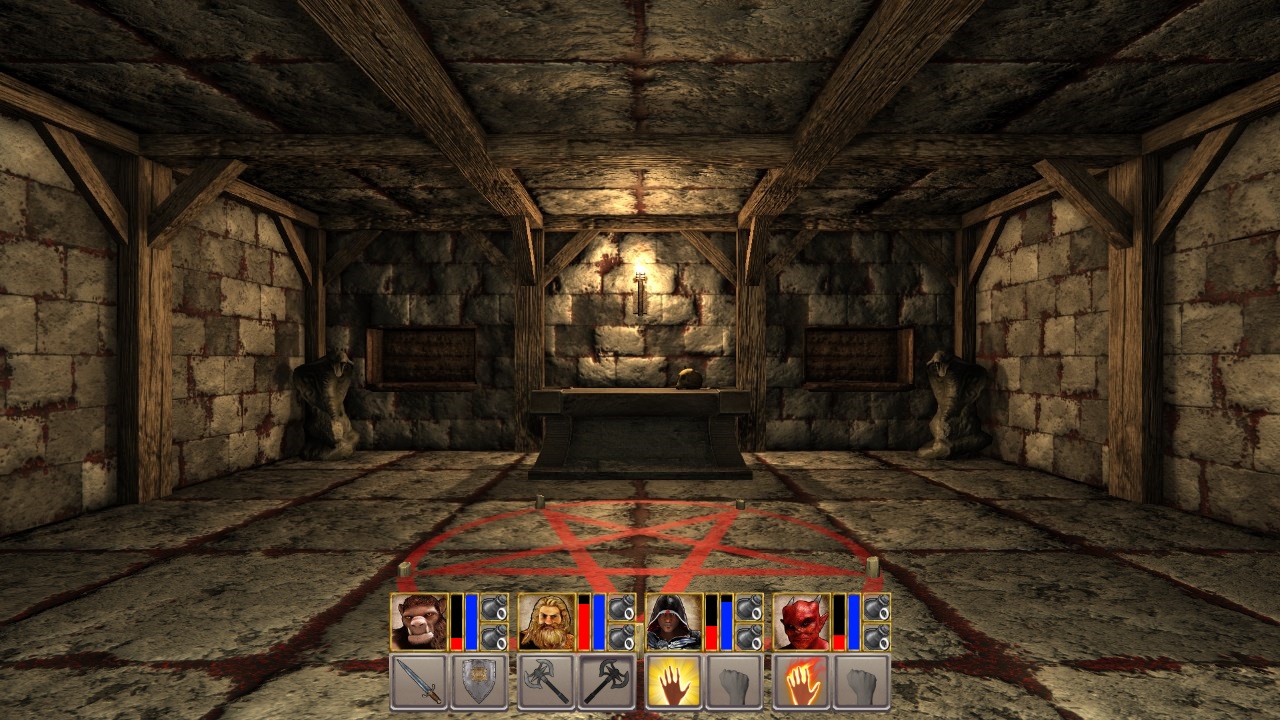Select the minotaur character portrait
The width and height of the screenshot is (1280, 720).
click(418, 620)
